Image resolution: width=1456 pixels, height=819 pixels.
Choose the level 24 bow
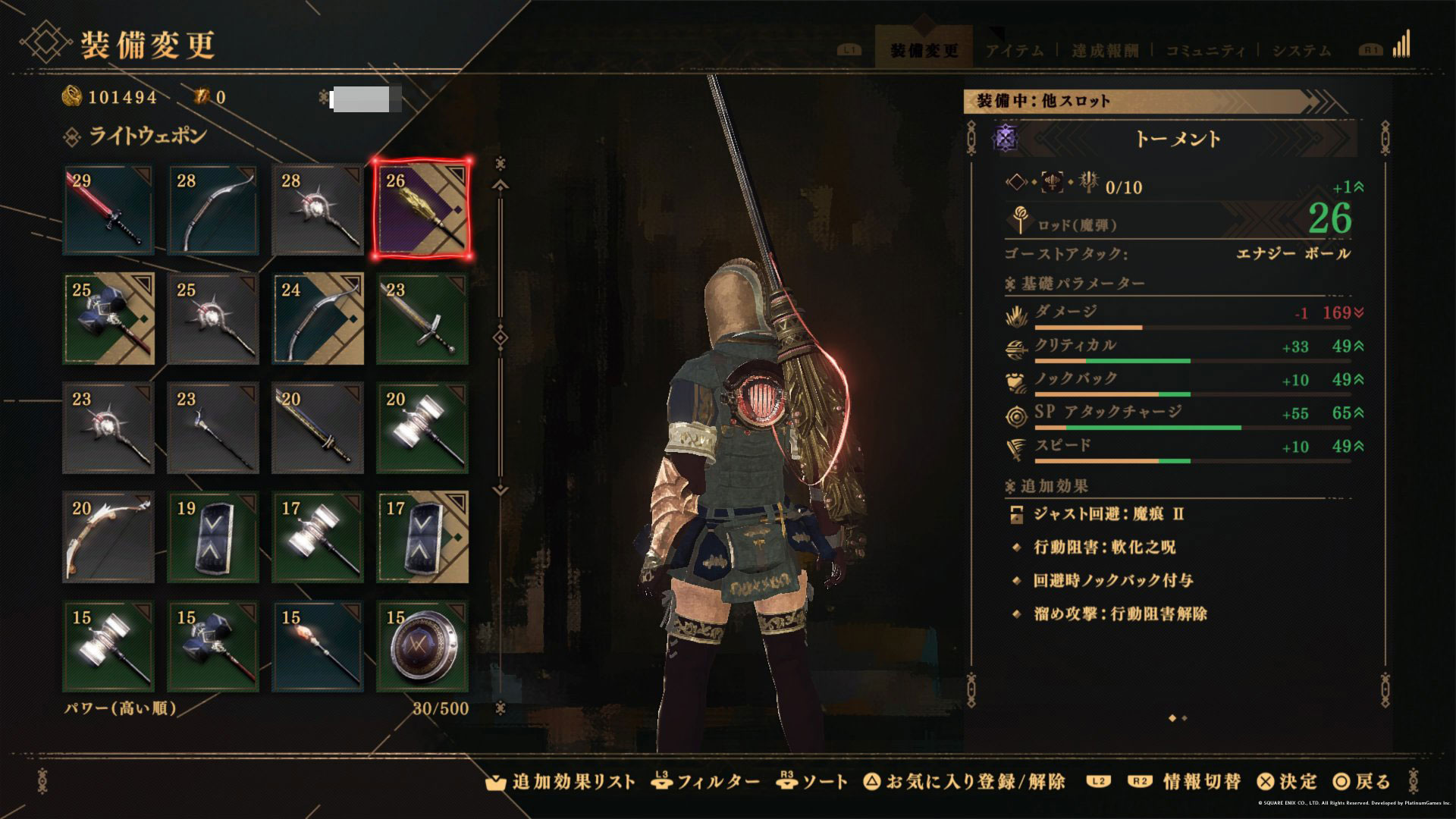click(318, 319)
